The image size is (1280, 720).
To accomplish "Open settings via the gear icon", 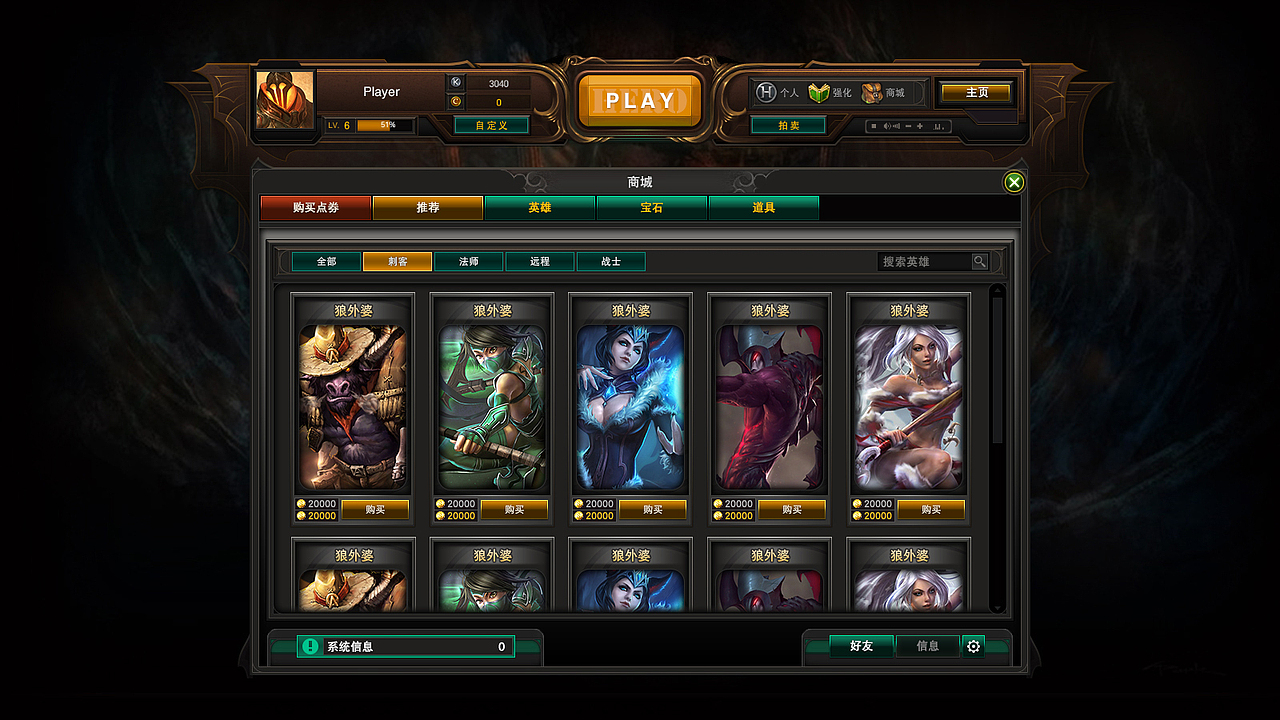I will coord(973,646).
